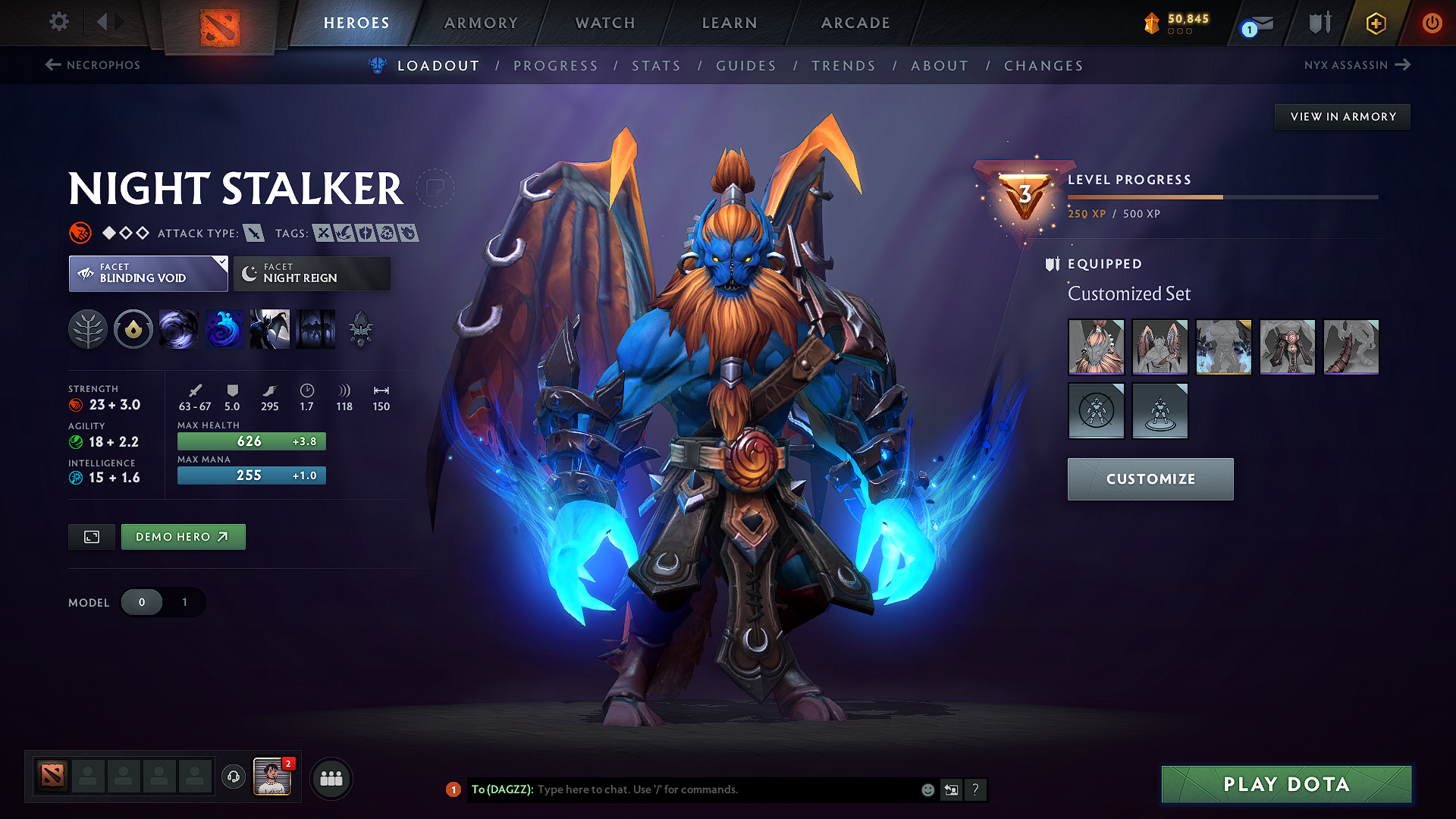This screenshot has height=819, width=1456.
Task: Select the Void ability icon
Action: pyautogui.click(x=179, y=329)
